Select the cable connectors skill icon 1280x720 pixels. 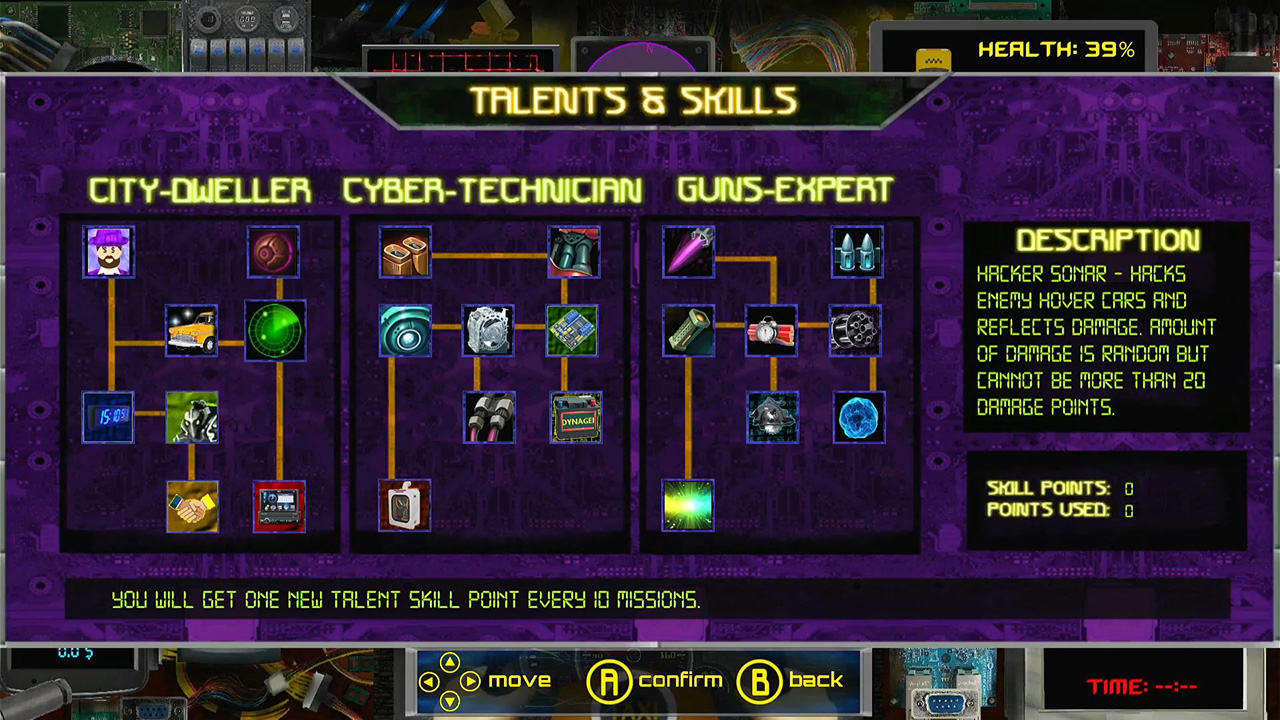pos(489,418)
